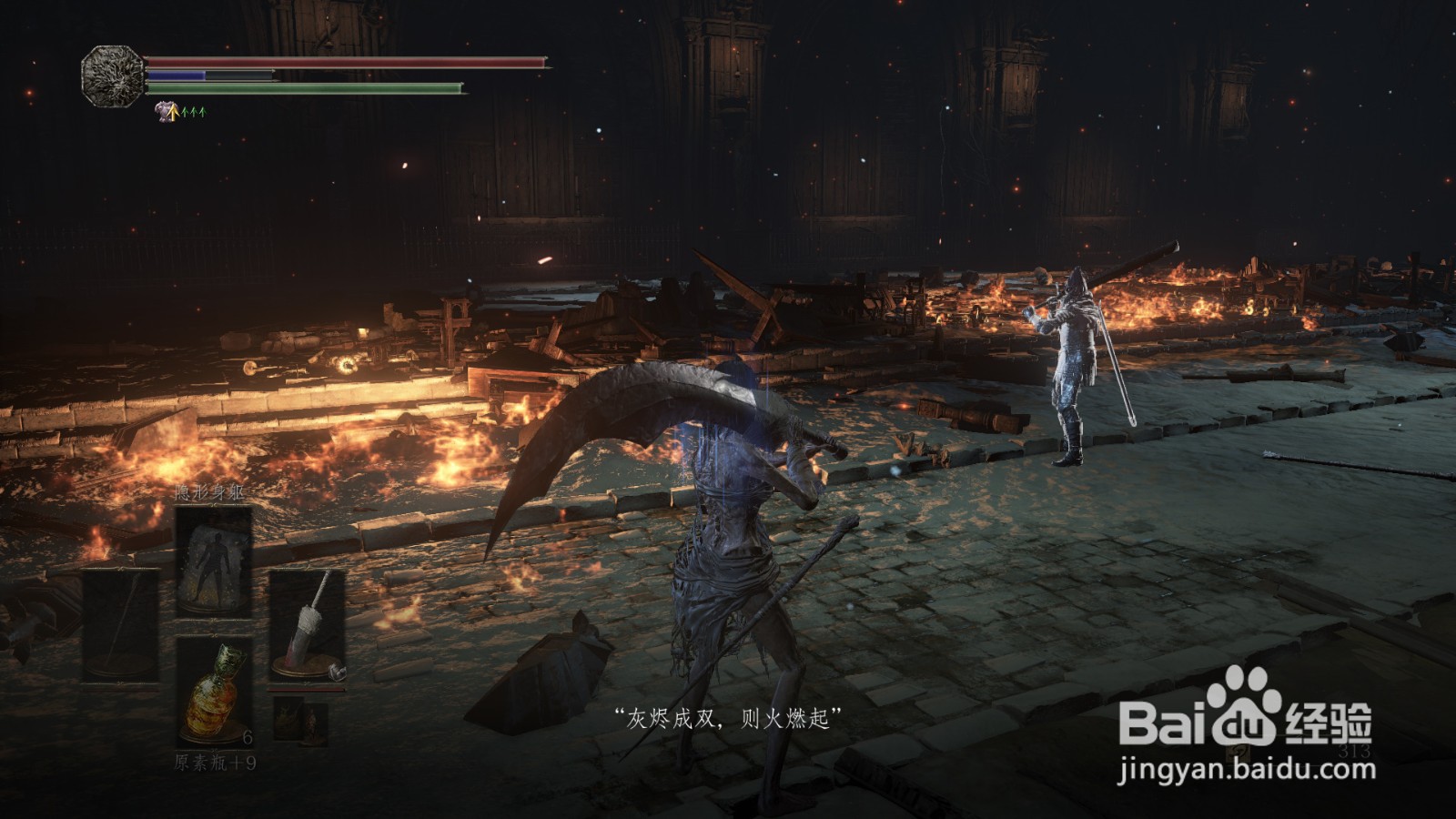
Task: Click the armor buff status icon
Action: coord(166,112)
